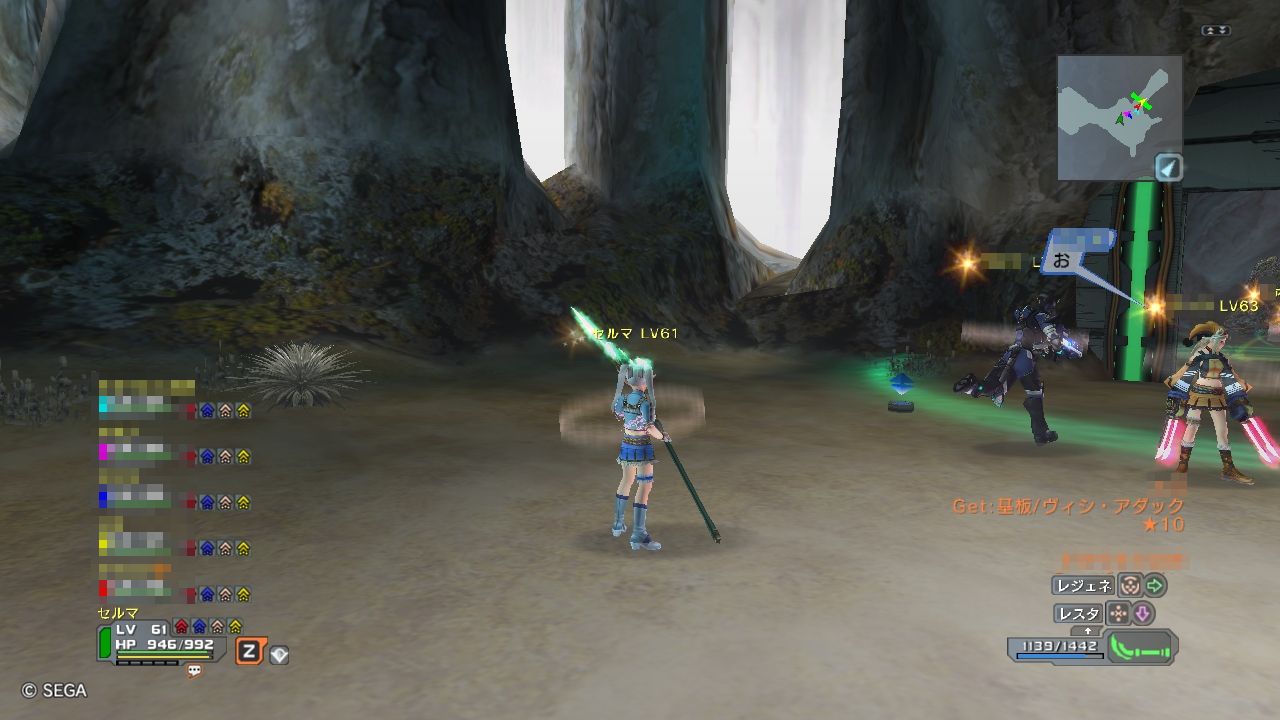Click the レスタ four-dot cross technique icon
The height and width of the screenshot is (720, 1280).
point(1118,614)
